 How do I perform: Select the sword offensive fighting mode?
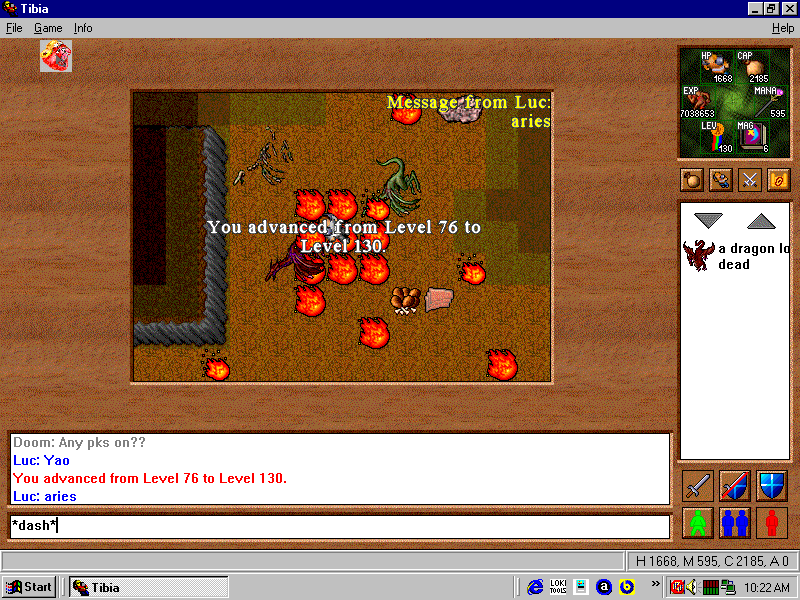(698, 486)
